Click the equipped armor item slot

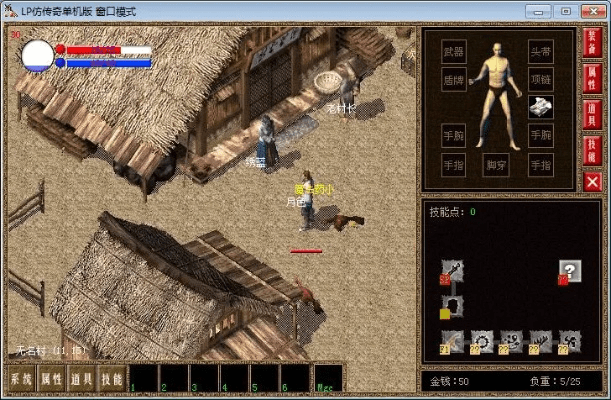[x=541, y=107]
